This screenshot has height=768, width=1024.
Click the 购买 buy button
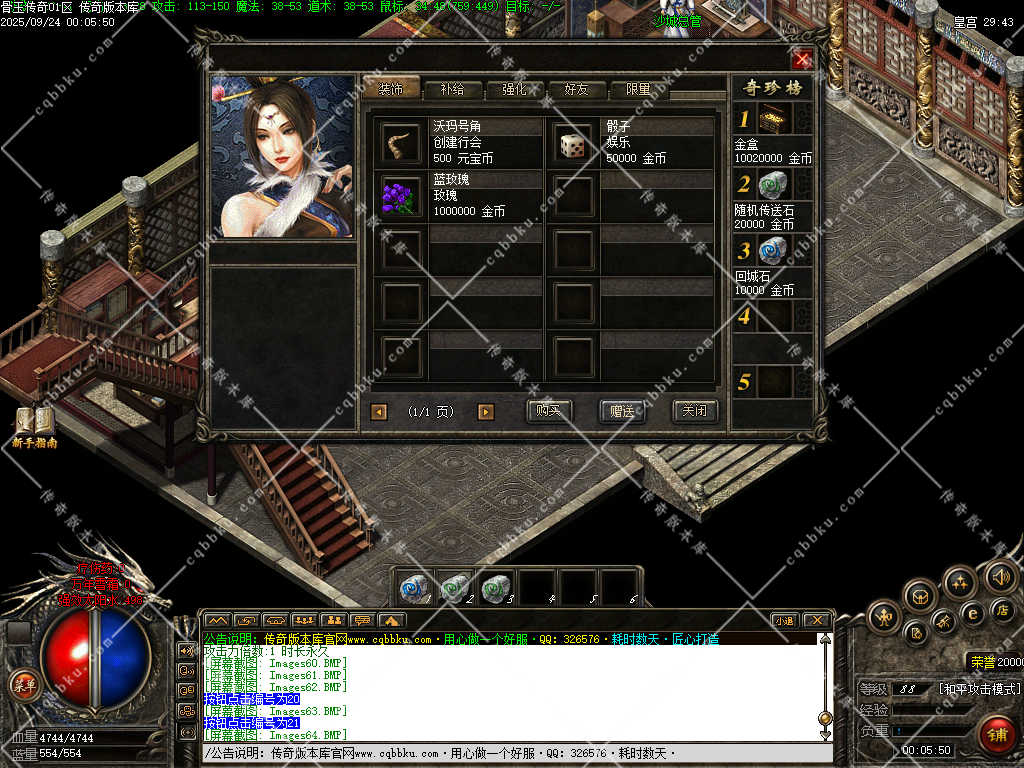click(548, 411)
